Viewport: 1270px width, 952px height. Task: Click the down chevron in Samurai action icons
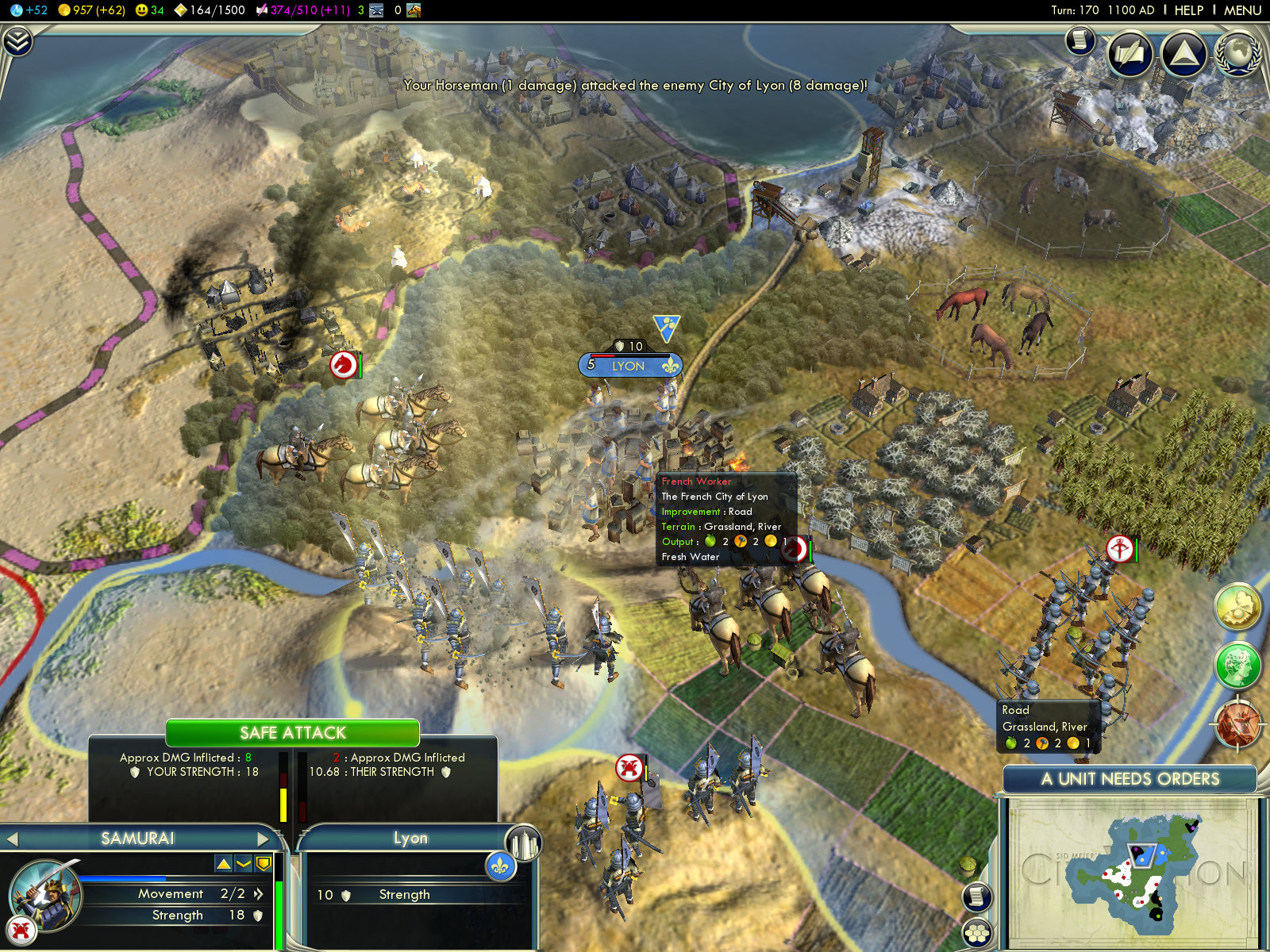pyautogui.click(x=243, y=863)
